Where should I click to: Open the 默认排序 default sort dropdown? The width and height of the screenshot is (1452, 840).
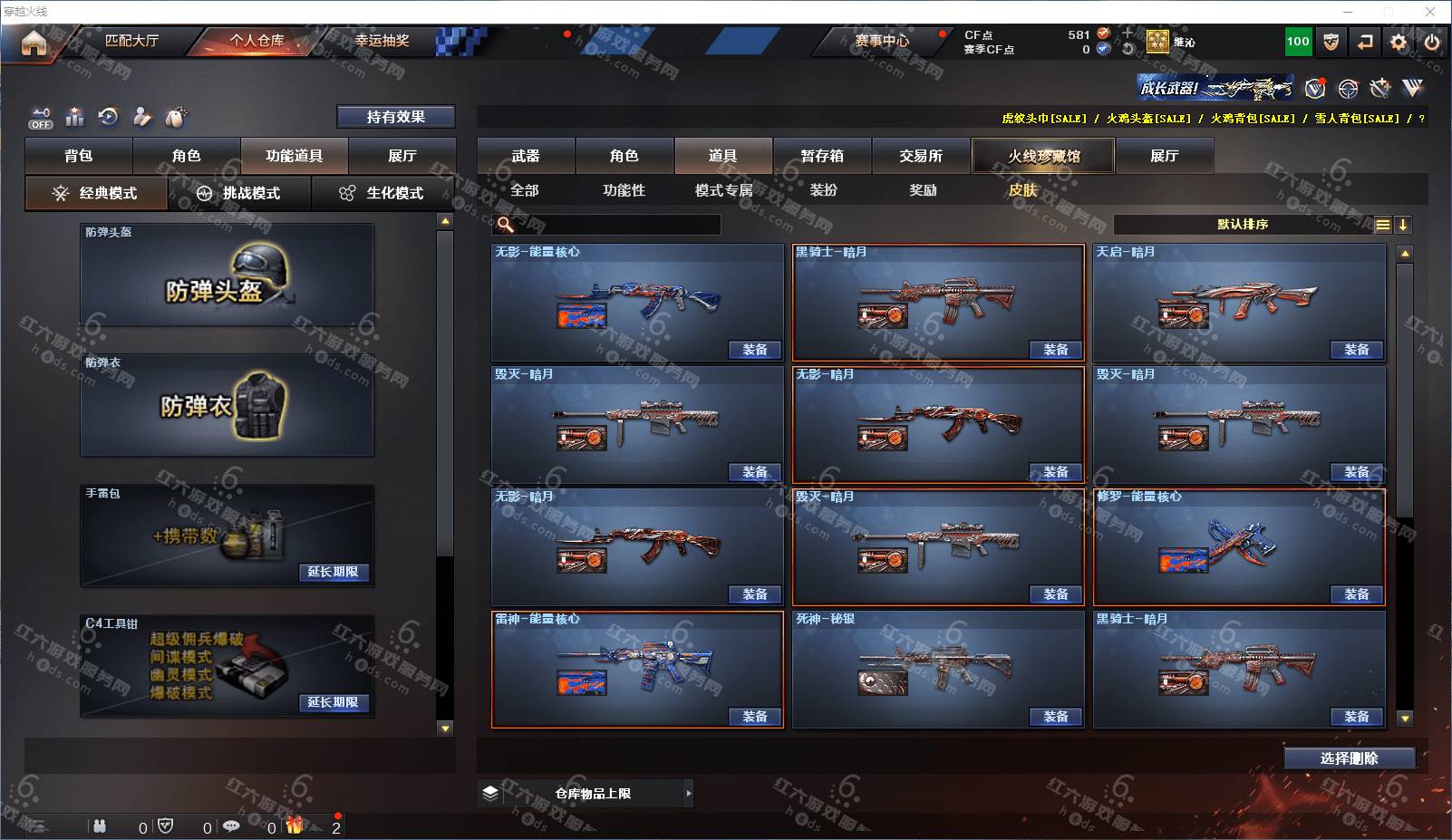coord(1243,225)
